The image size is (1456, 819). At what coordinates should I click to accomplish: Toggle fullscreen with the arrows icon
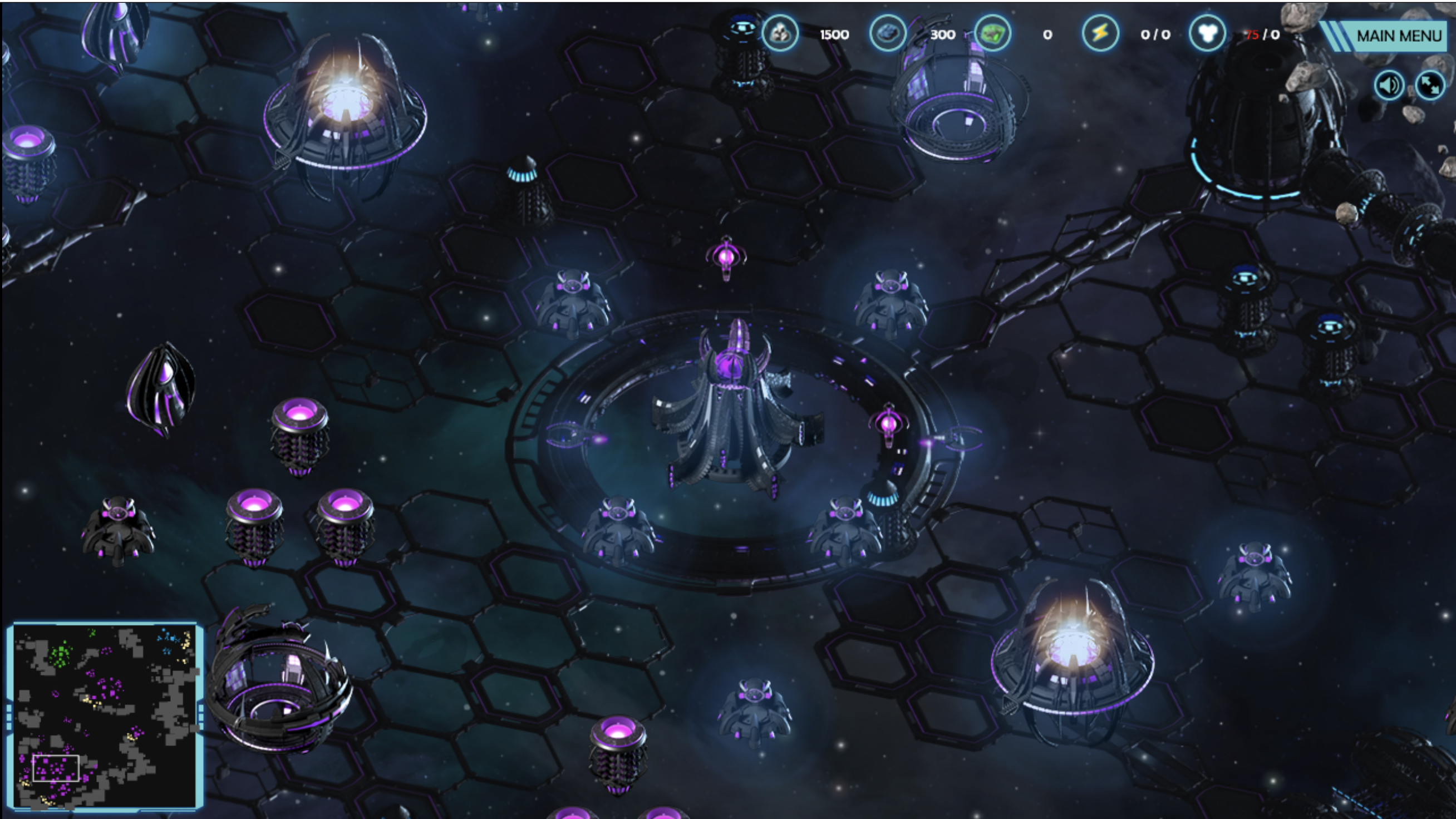point(1430,85)
